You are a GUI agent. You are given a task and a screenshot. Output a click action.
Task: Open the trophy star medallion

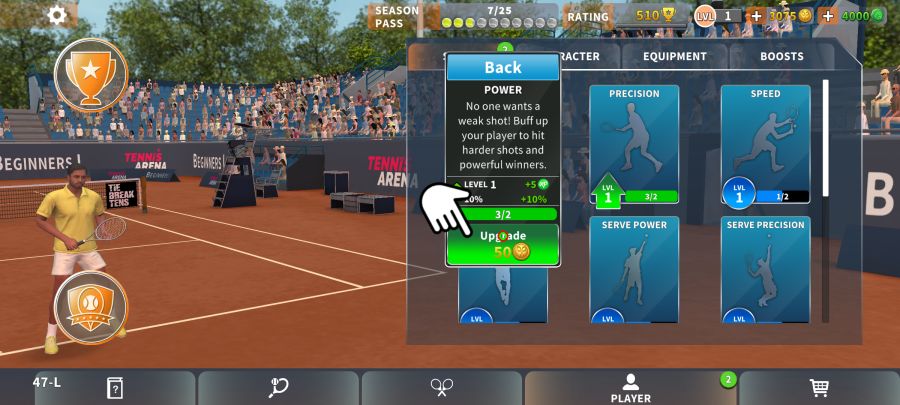pyautogui.click(x=91, y=73)
